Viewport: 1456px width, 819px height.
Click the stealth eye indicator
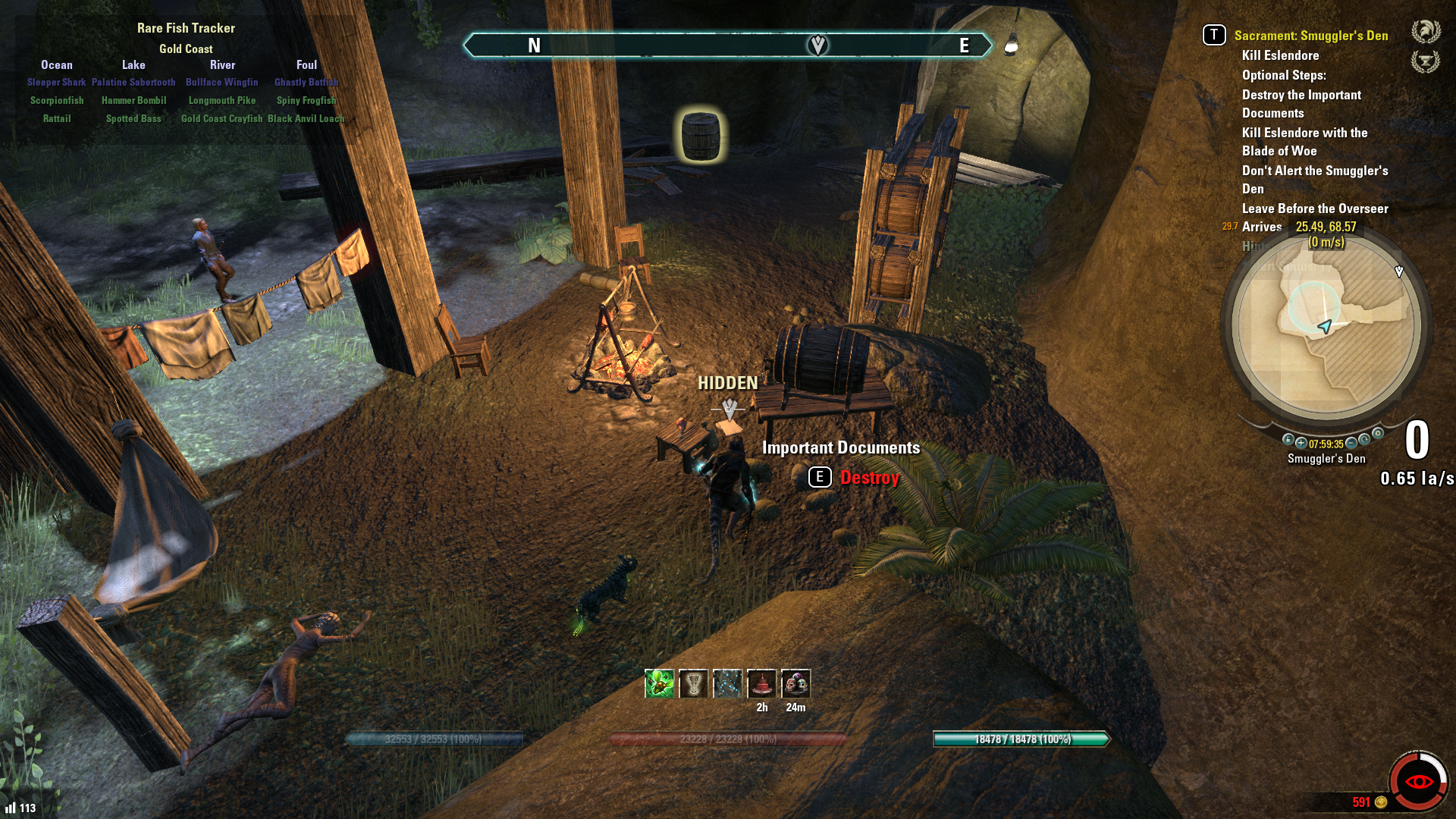click(x=1419, y=781)
